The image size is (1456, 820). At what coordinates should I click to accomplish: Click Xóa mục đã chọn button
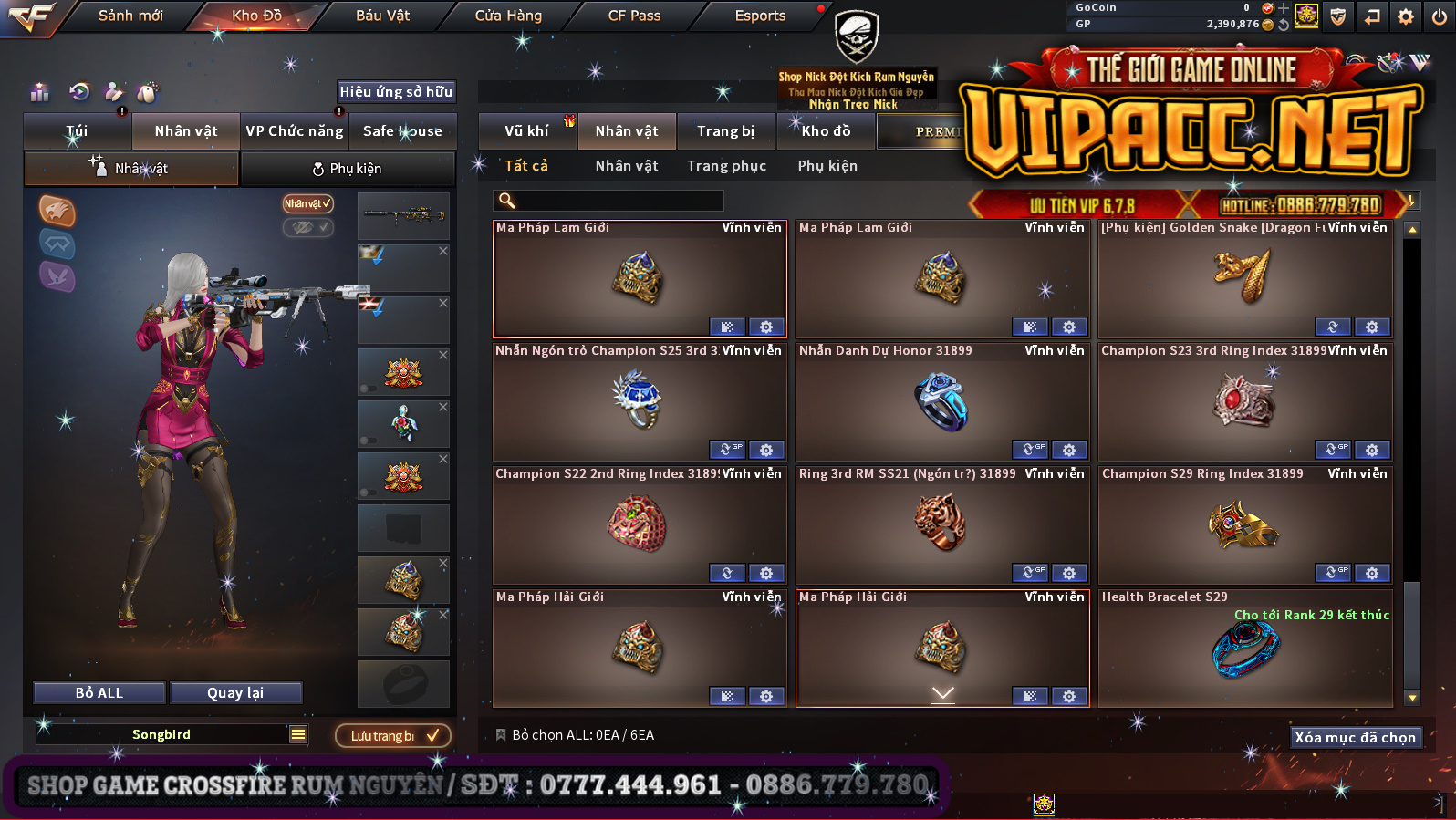click(x=1355, y=738)
